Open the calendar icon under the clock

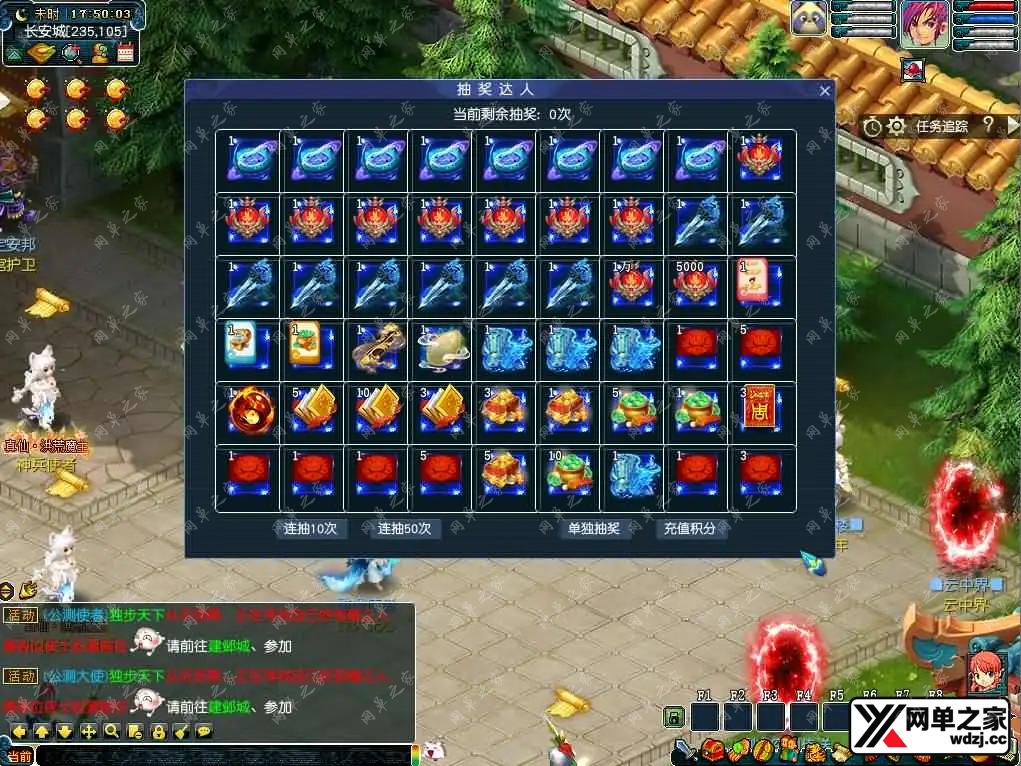click(x=126, y=54)
